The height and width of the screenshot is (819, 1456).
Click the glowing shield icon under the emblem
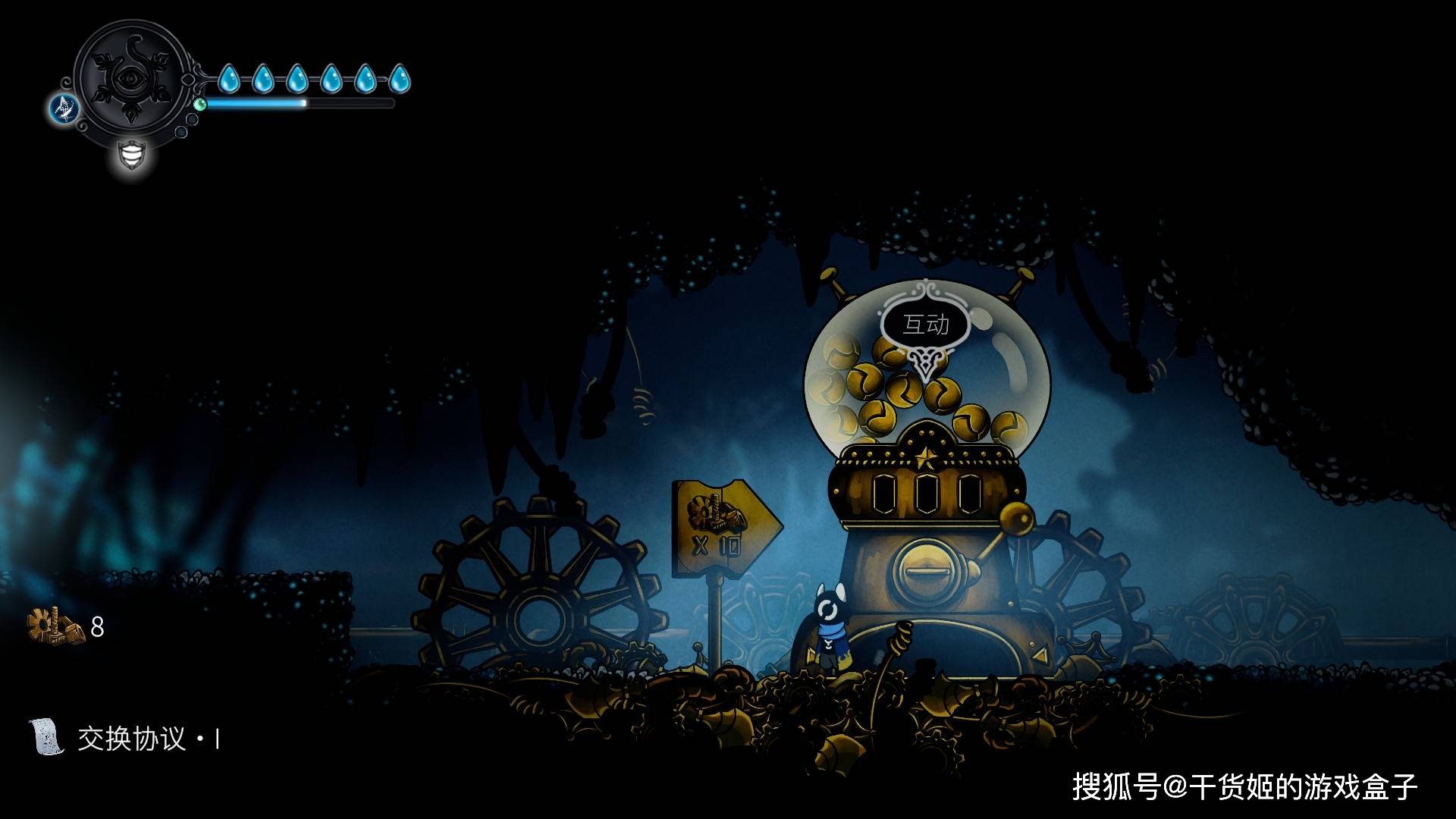tap(132, 155)
